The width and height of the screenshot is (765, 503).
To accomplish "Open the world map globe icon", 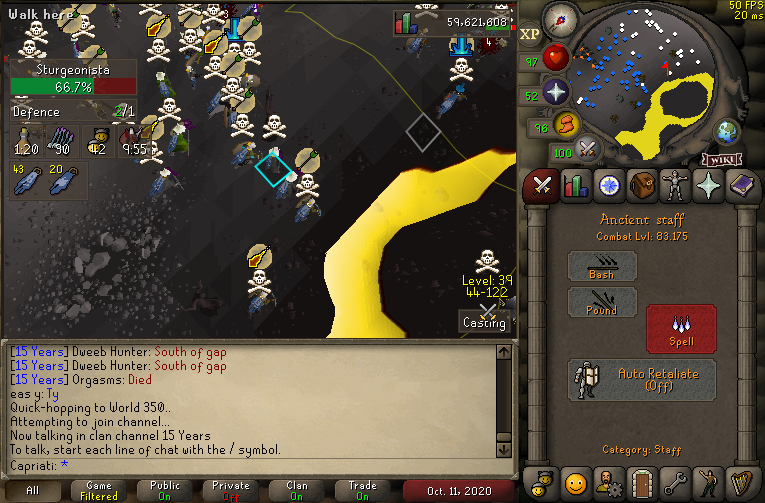I will (725, 131).
